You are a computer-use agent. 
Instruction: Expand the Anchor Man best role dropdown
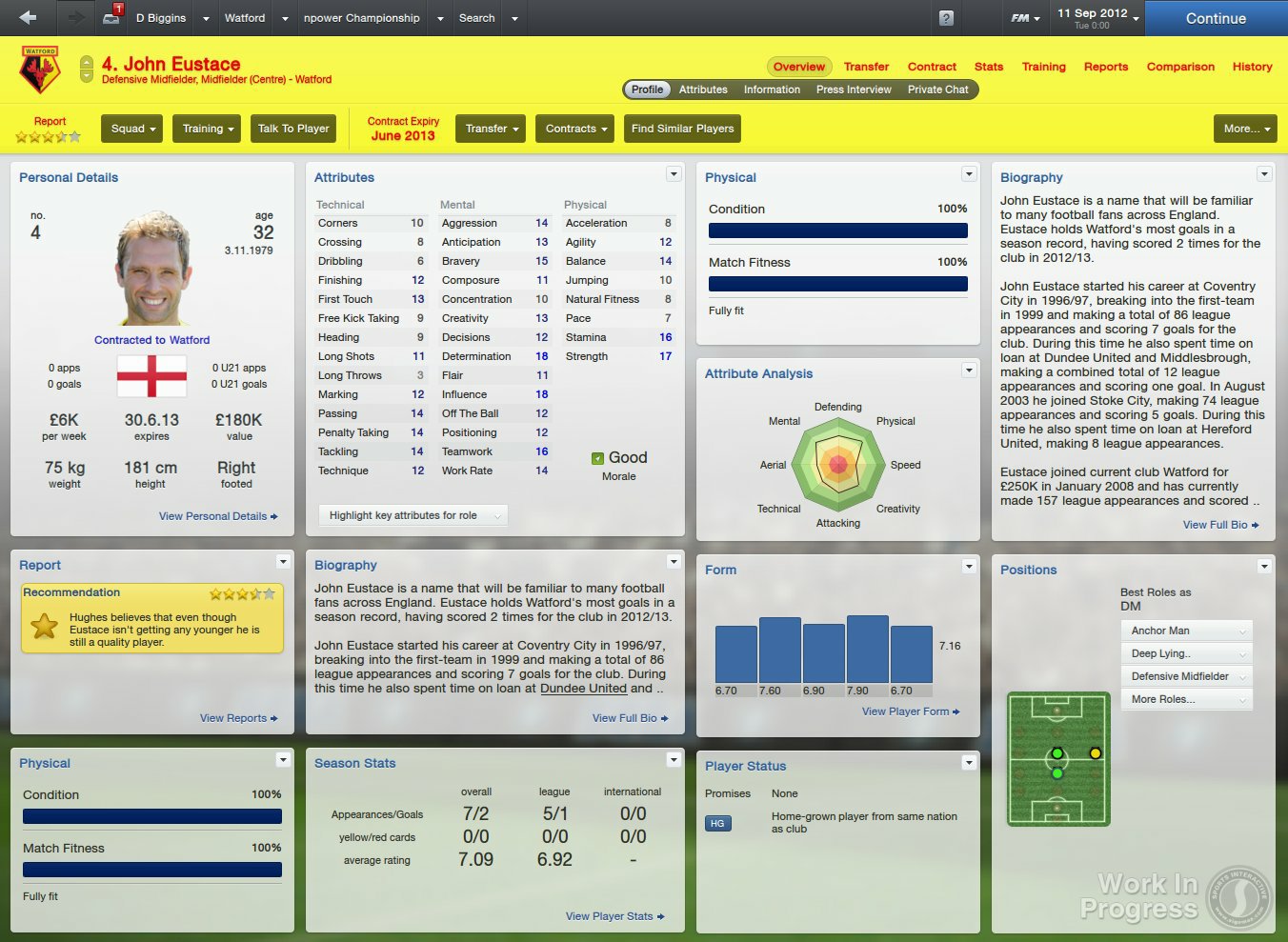[1185, 631]
